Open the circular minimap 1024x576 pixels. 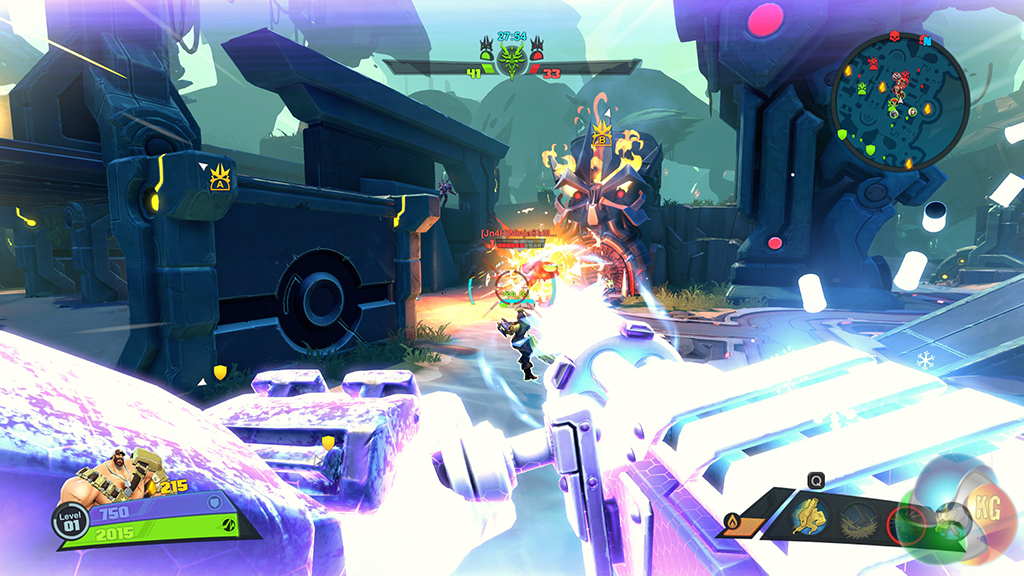899,100
